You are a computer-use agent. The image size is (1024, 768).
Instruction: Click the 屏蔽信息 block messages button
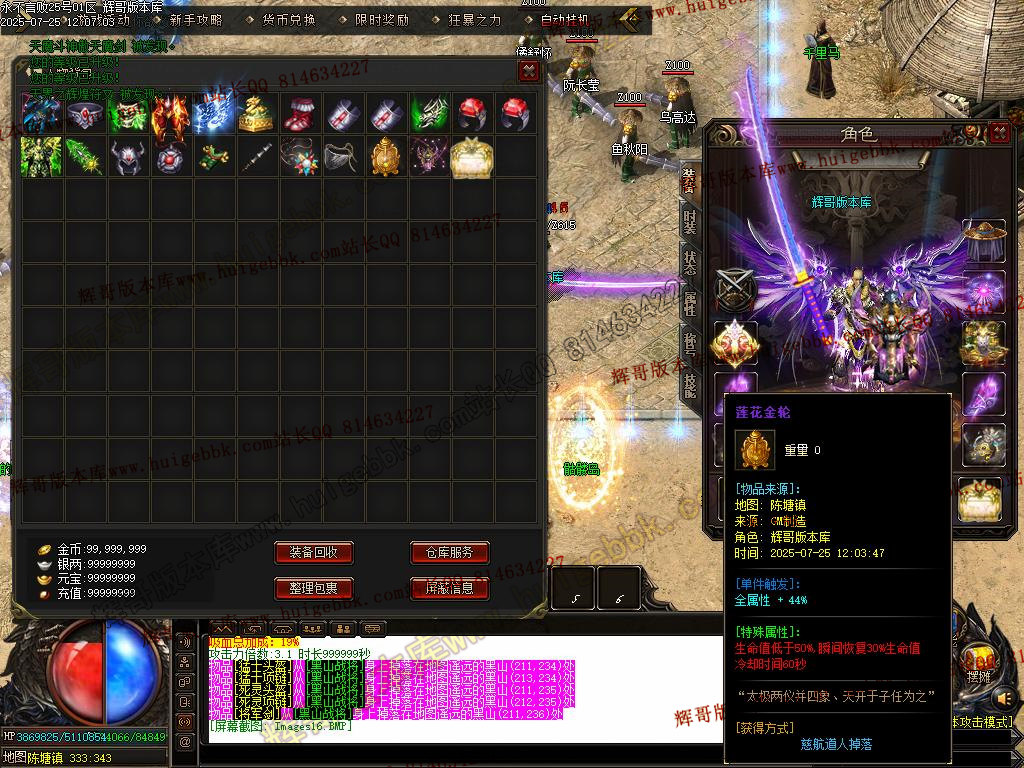pyautogui.click(x=449, y=588)
